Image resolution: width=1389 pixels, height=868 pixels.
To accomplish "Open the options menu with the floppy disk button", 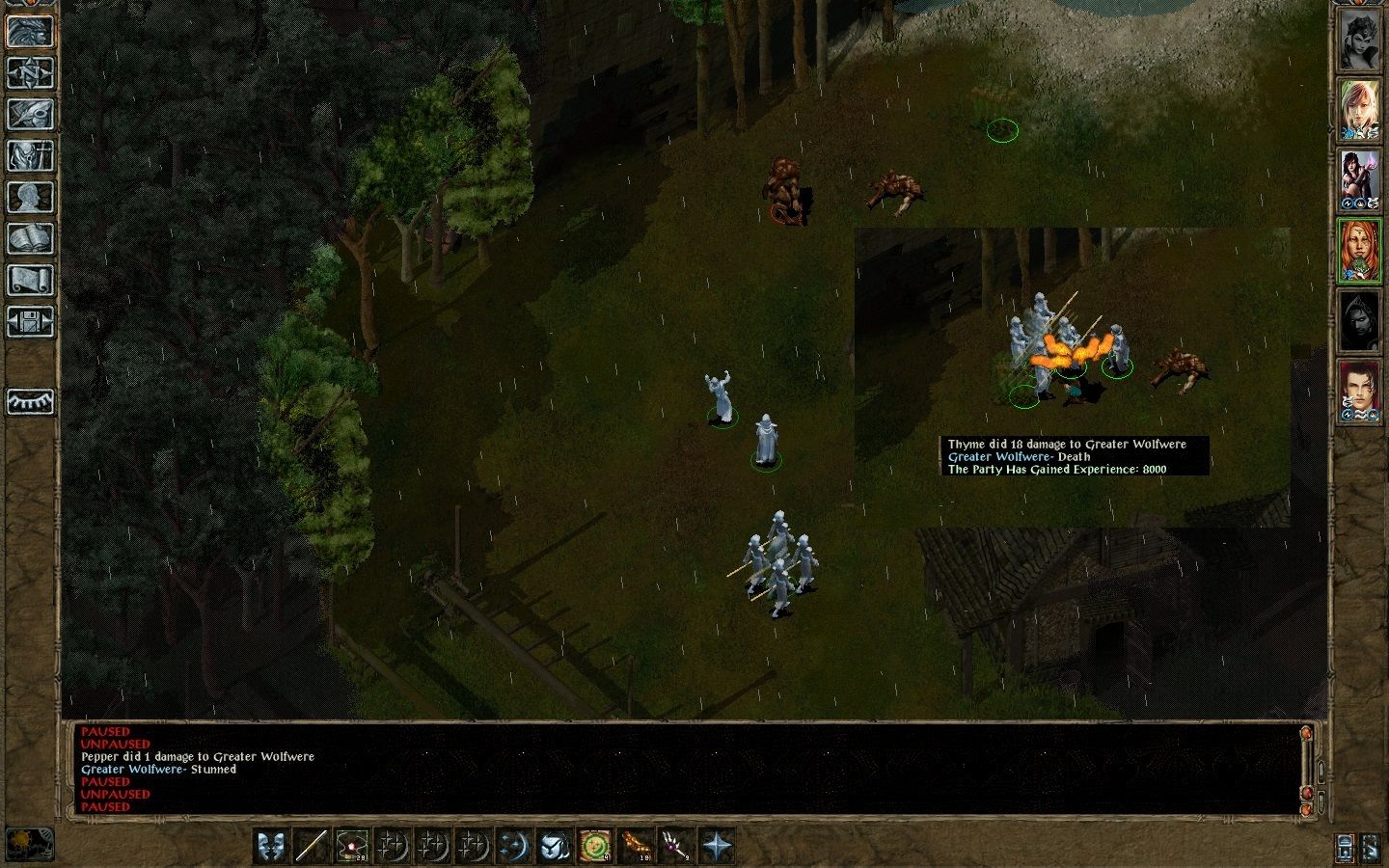I will [x=30, y=321].
